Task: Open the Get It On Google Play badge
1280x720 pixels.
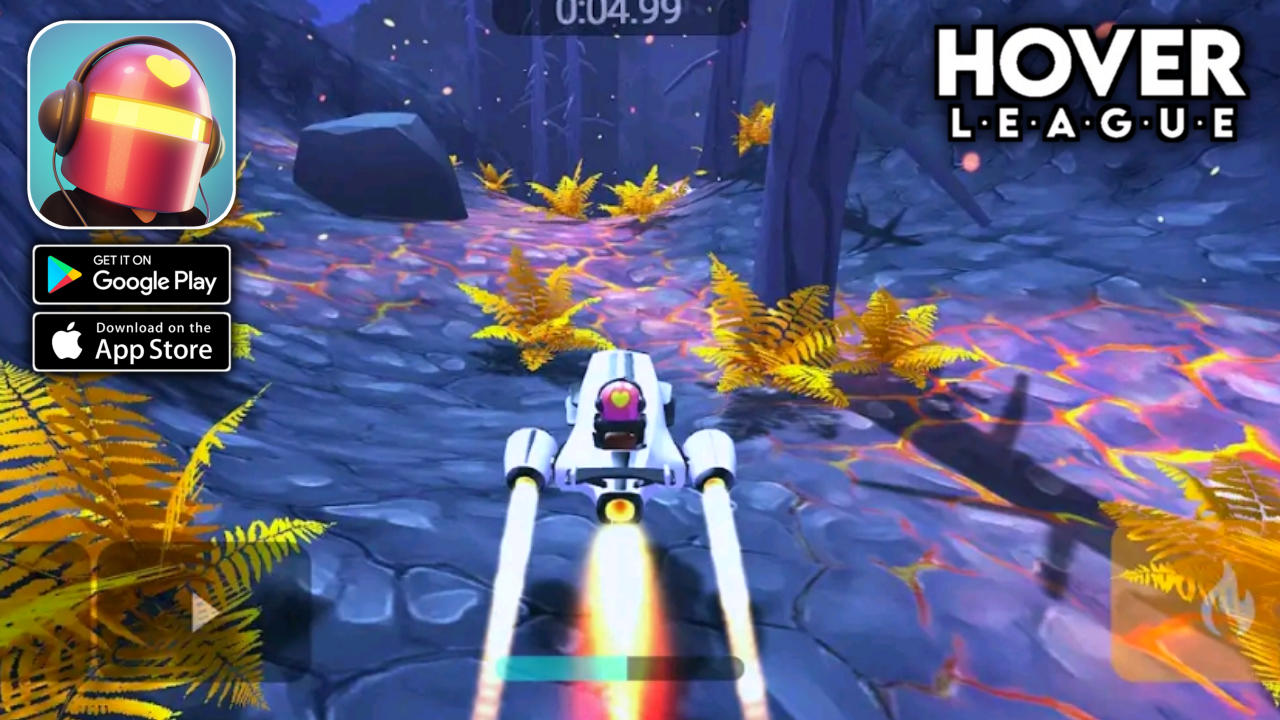Action: click(x=133, y=274)
